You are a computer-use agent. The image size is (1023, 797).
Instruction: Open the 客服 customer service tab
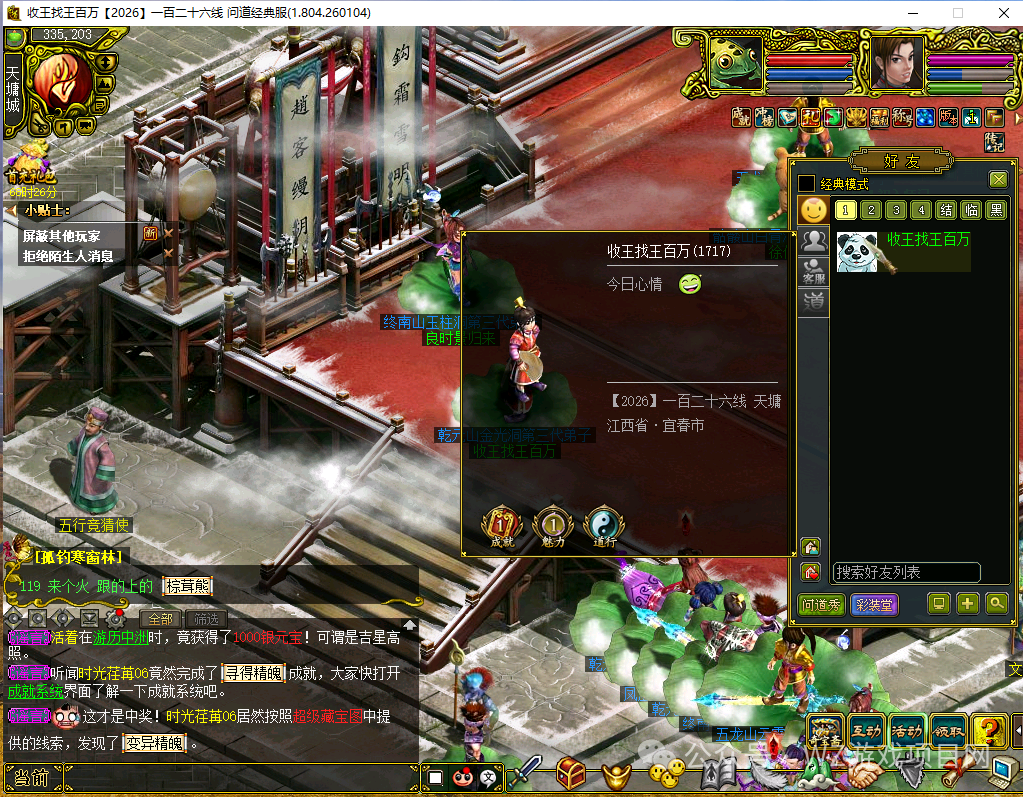pos(815,273)
